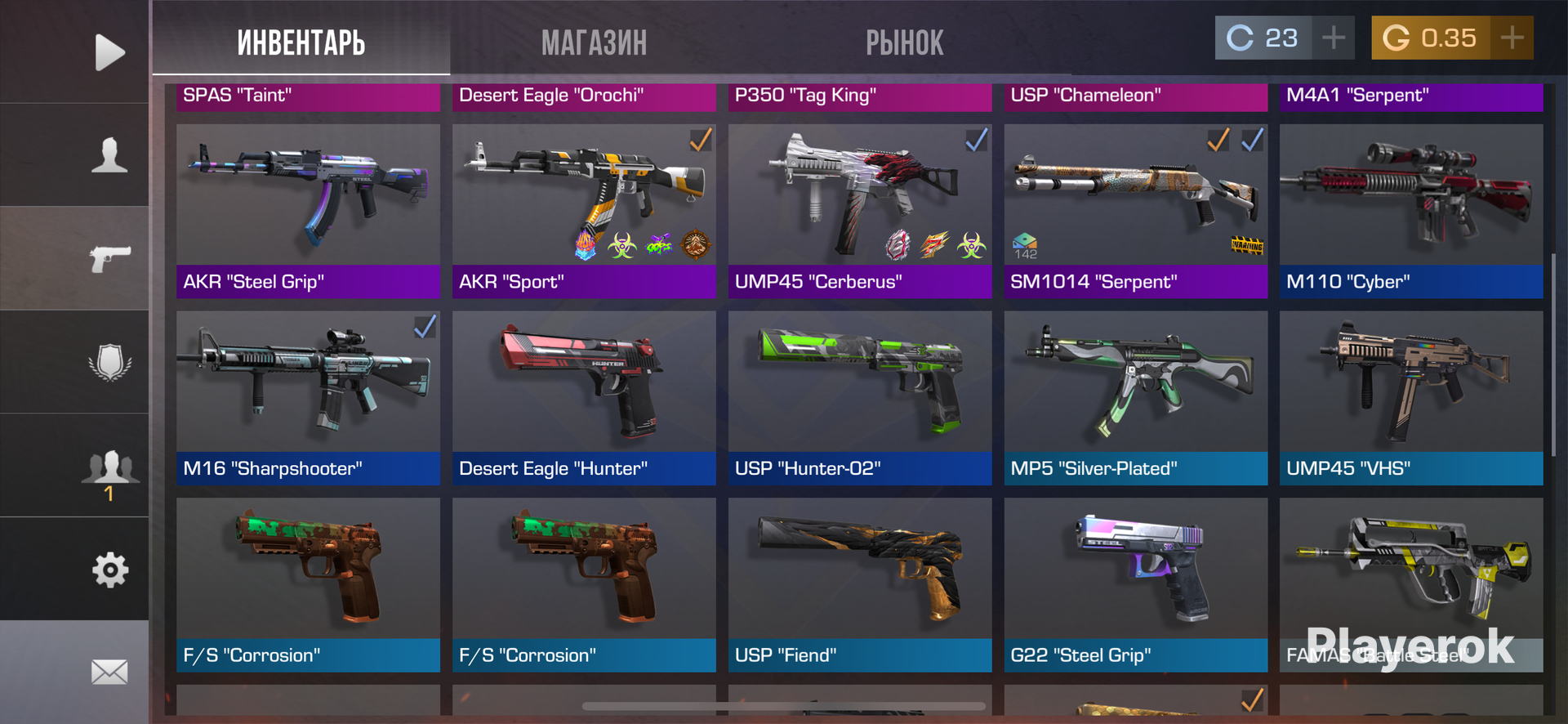
Task: Choose the Desert Eagle "Hunter" skin
Action: [584, 397]
